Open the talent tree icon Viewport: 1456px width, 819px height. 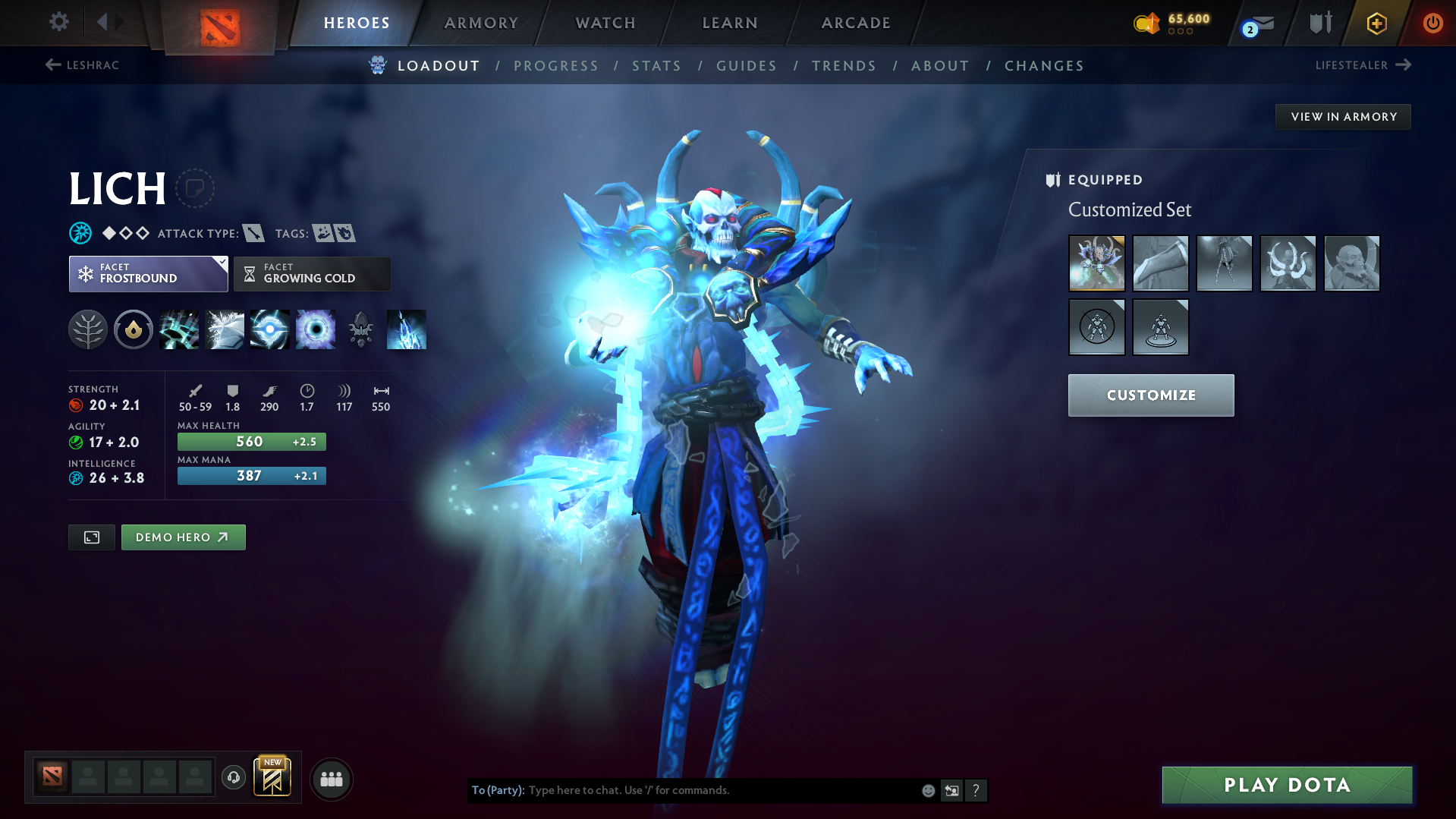pos(88,329)
